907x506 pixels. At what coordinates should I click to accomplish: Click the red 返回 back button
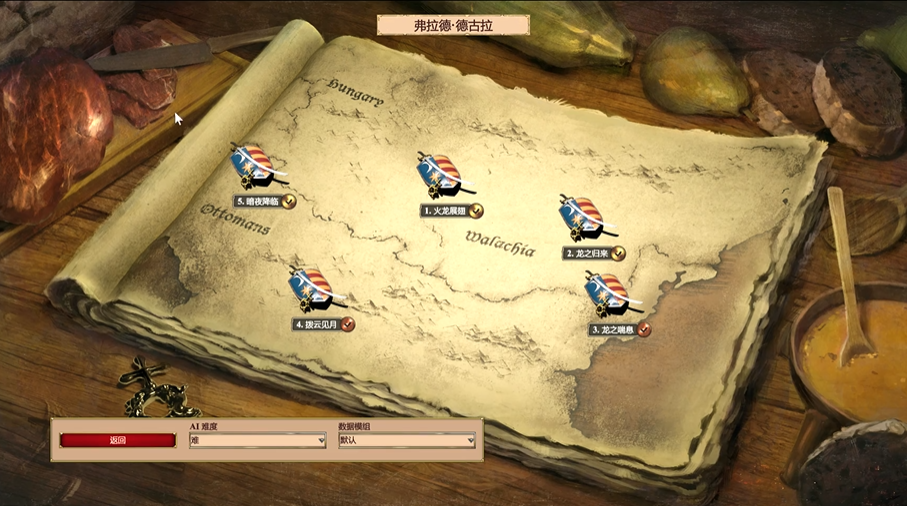point(117,440)
